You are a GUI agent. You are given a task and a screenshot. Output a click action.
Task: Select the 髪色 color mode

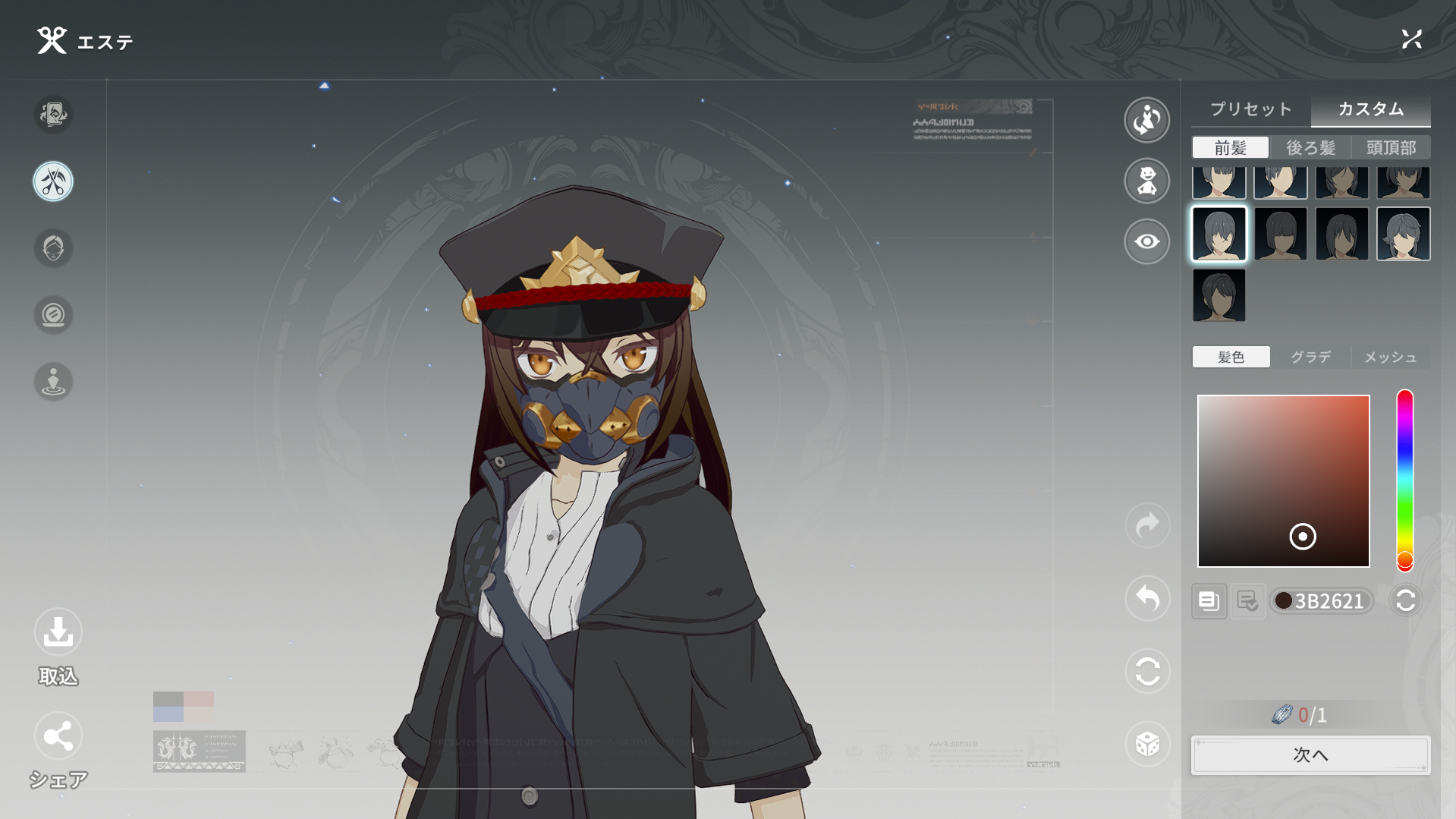pos(1231,357)
